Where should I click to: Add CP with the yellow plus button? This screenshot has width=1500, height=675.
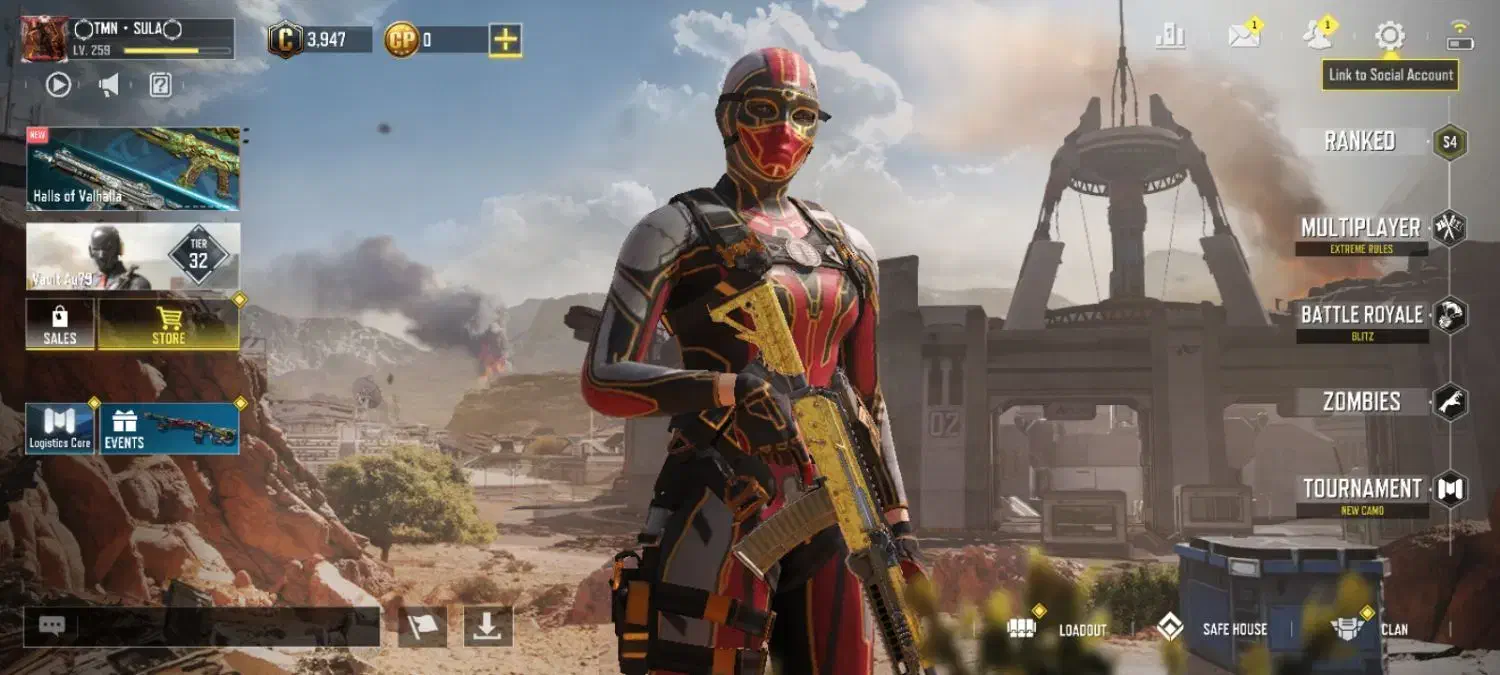point(505,40)
